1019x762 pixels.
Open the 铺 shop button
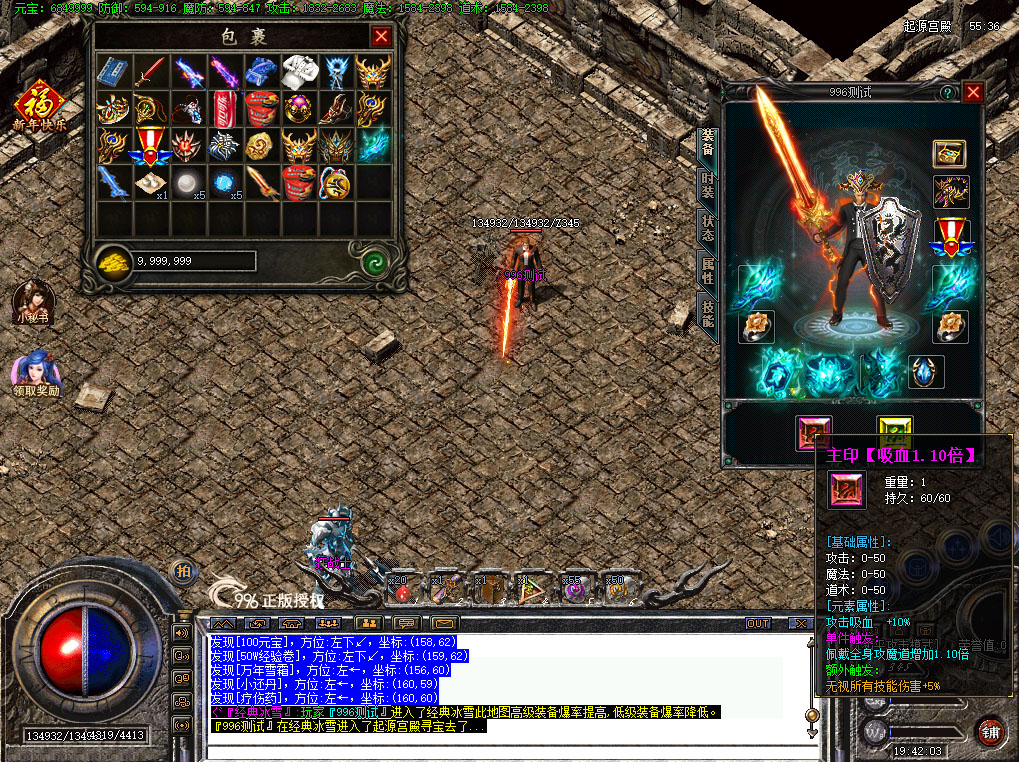pyautogui.click(x=991, y=729)
